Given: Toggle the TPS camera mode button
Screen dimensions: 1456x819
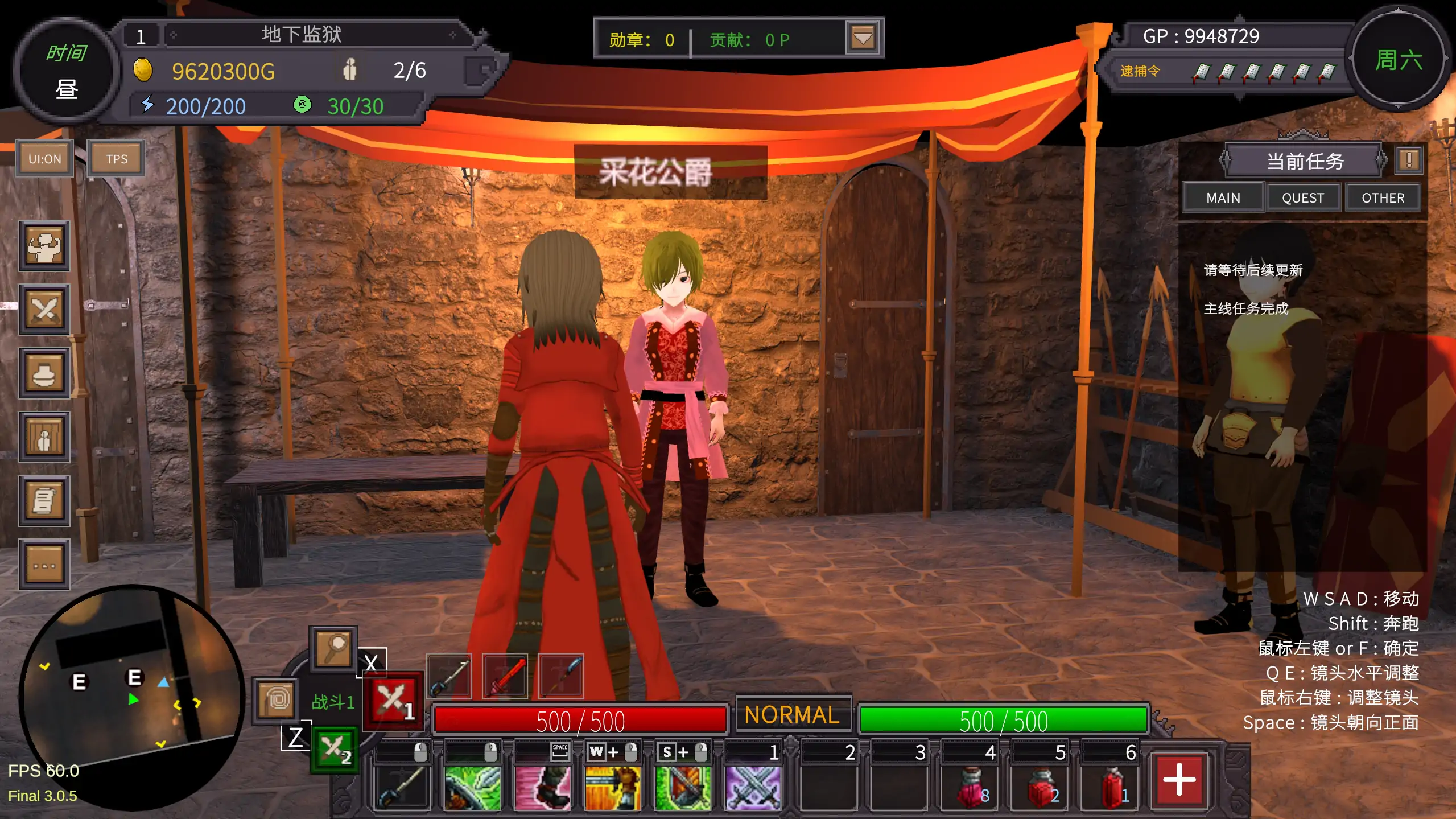Looking at the screenshot, I should point(116,158).
